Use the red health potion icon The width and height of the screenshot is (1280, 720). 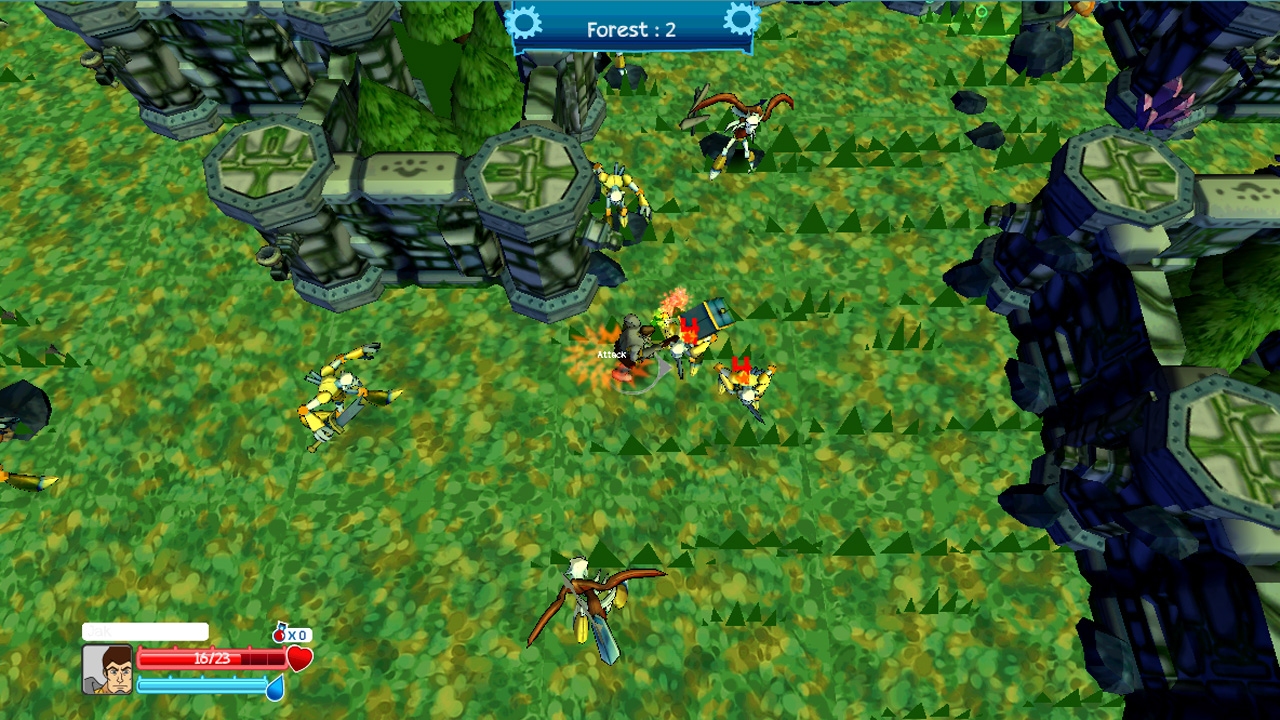tap(281, 634)
